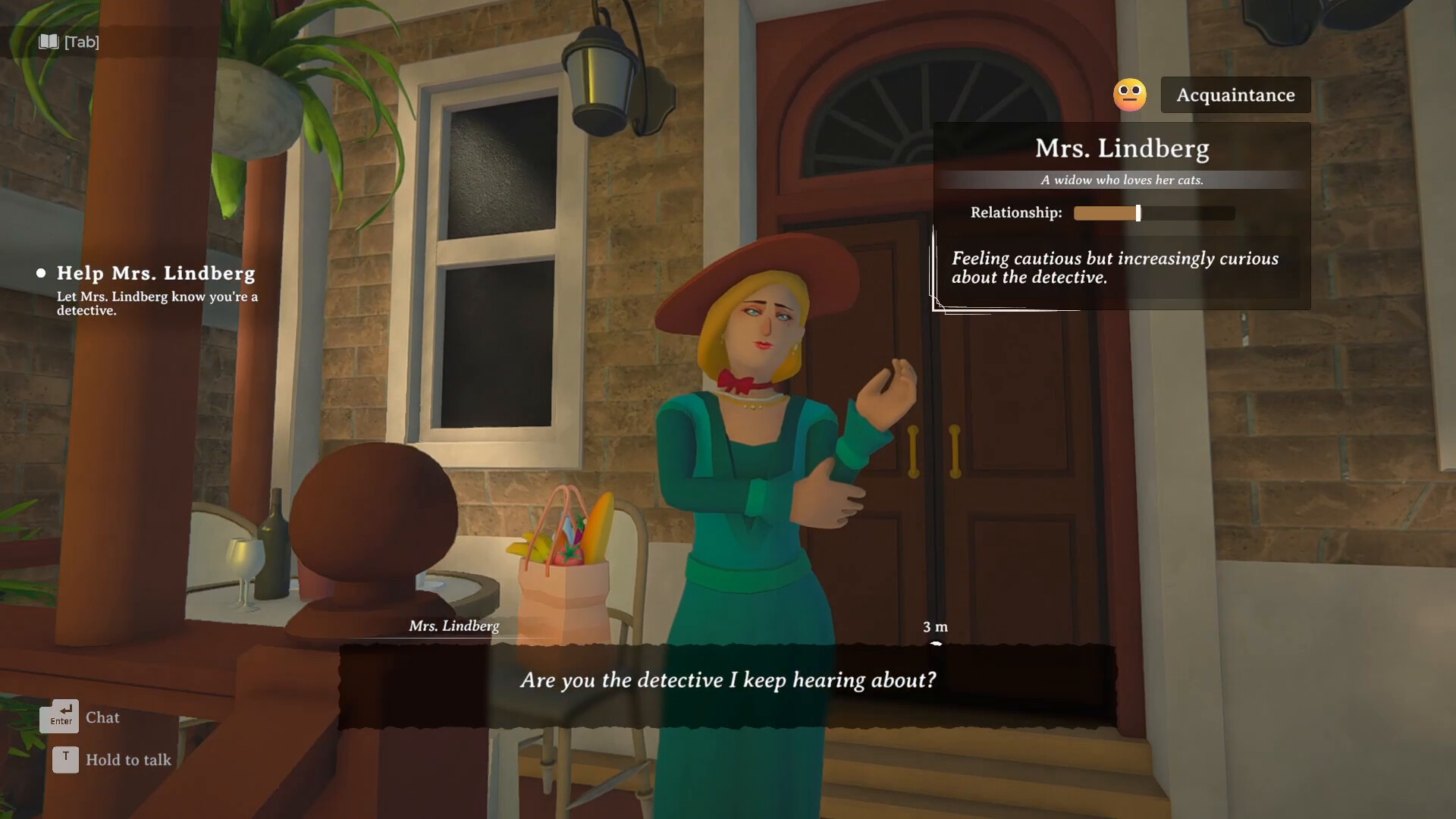Toggle the Acquaintance relationship status badge
The height and width of the screenshot is (819, 1456).
point(1236,95)
